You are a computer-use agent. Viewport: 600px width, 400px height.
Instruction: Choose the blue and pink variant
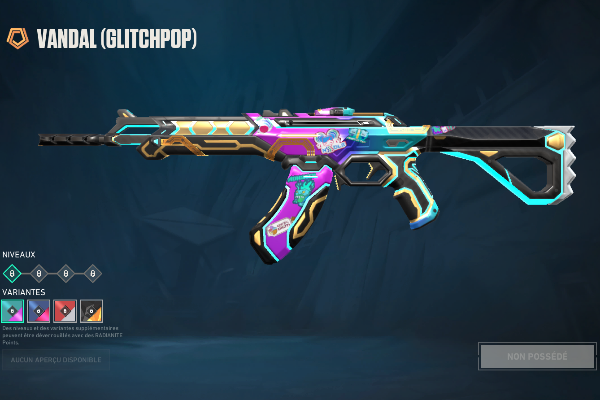click(x=39, y=311)
